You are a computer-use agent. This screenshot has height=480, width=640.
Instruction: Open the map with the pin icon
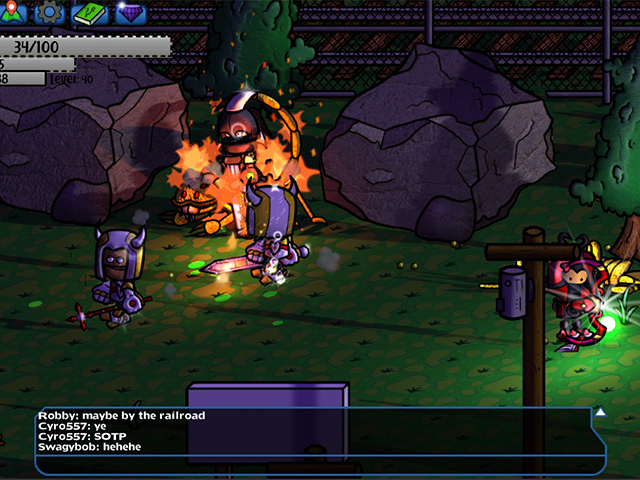click(13, 12)
